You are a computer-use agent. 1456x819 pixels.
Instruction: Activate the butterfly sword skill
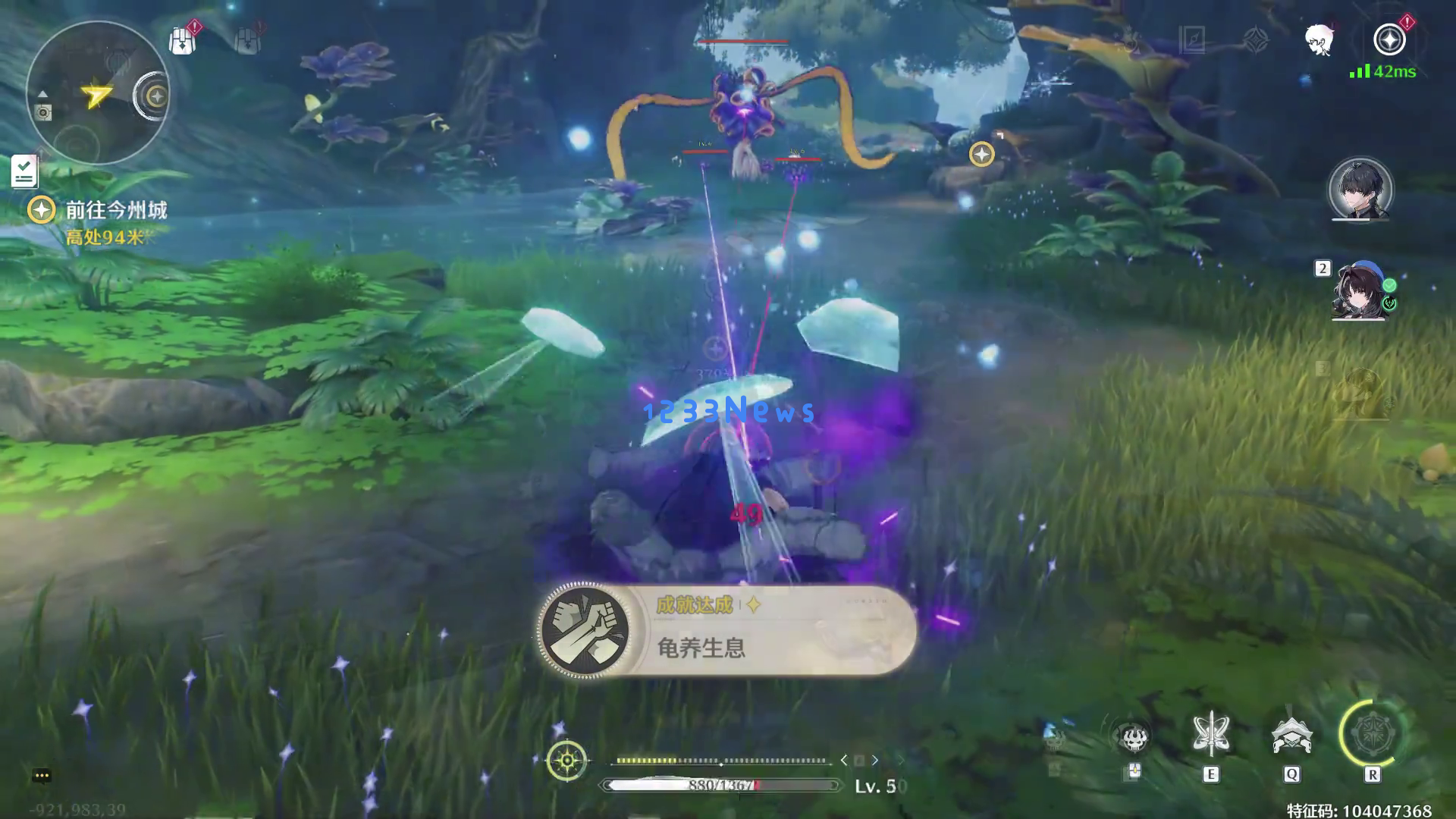point(1210,736)
